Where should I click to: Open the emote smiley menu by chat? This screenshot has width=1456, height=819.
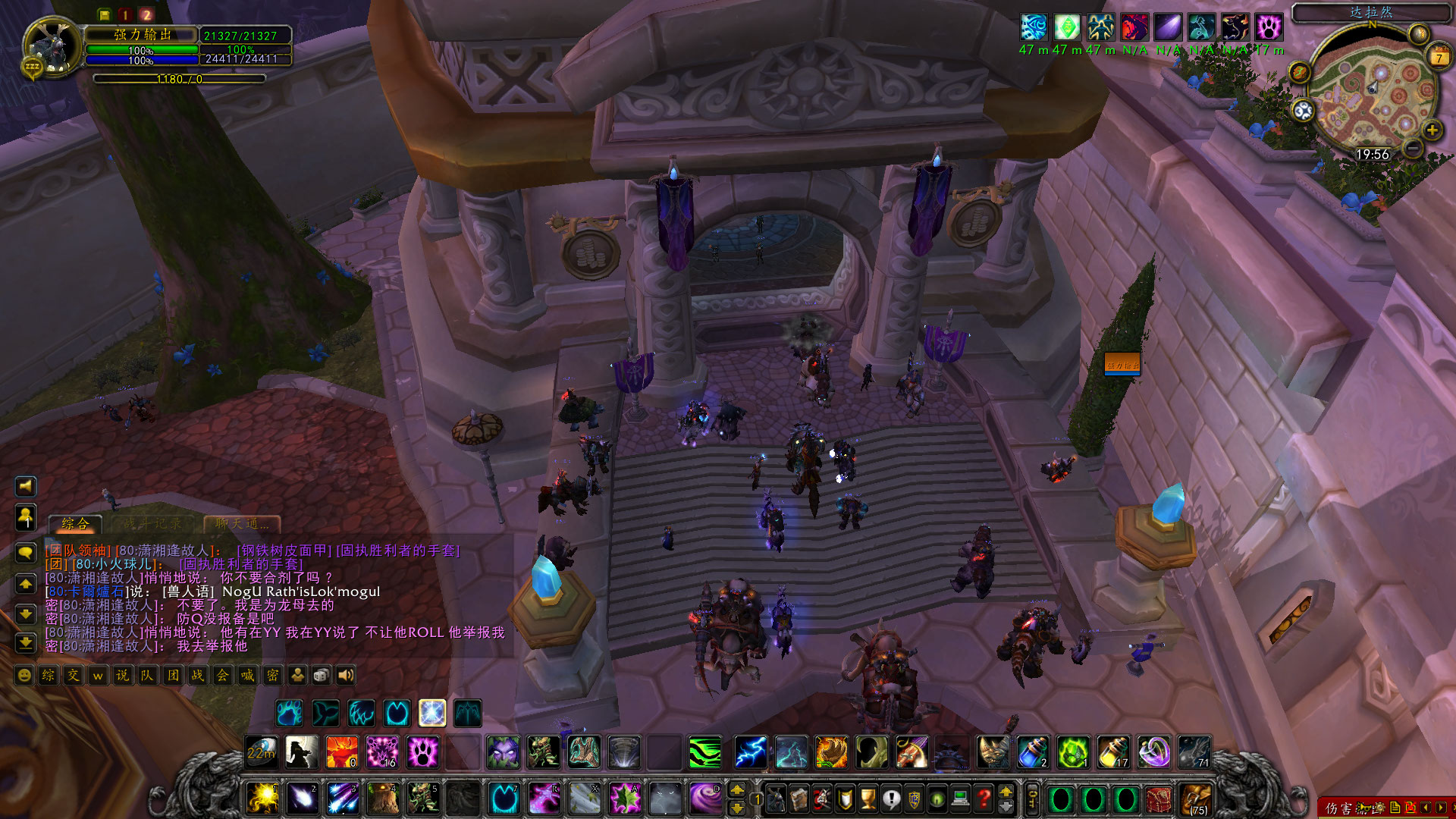tap(24, 676)
